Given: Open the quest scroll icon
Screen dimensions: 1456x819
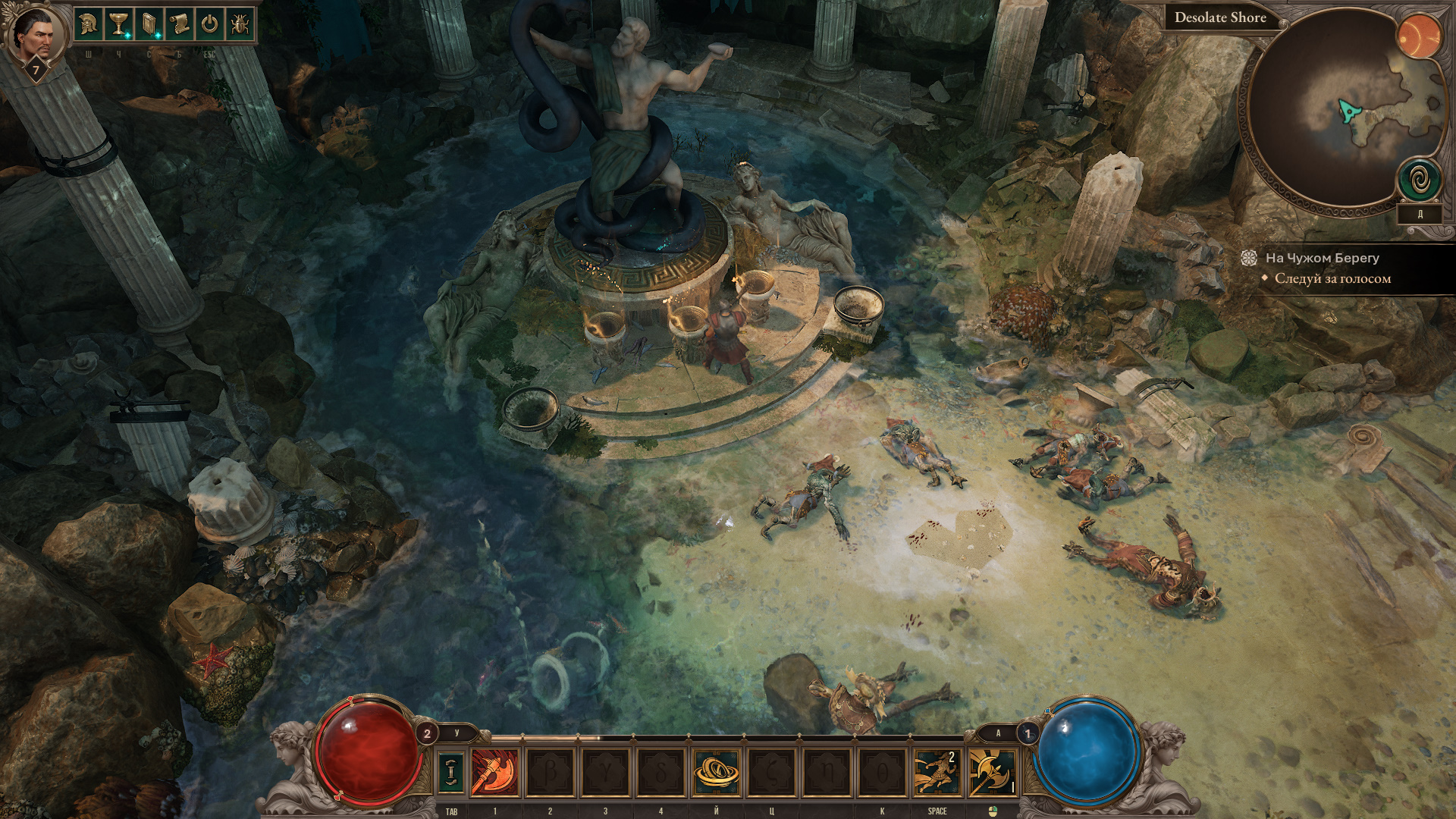Looking at the screenshot, I should point(179,25).
